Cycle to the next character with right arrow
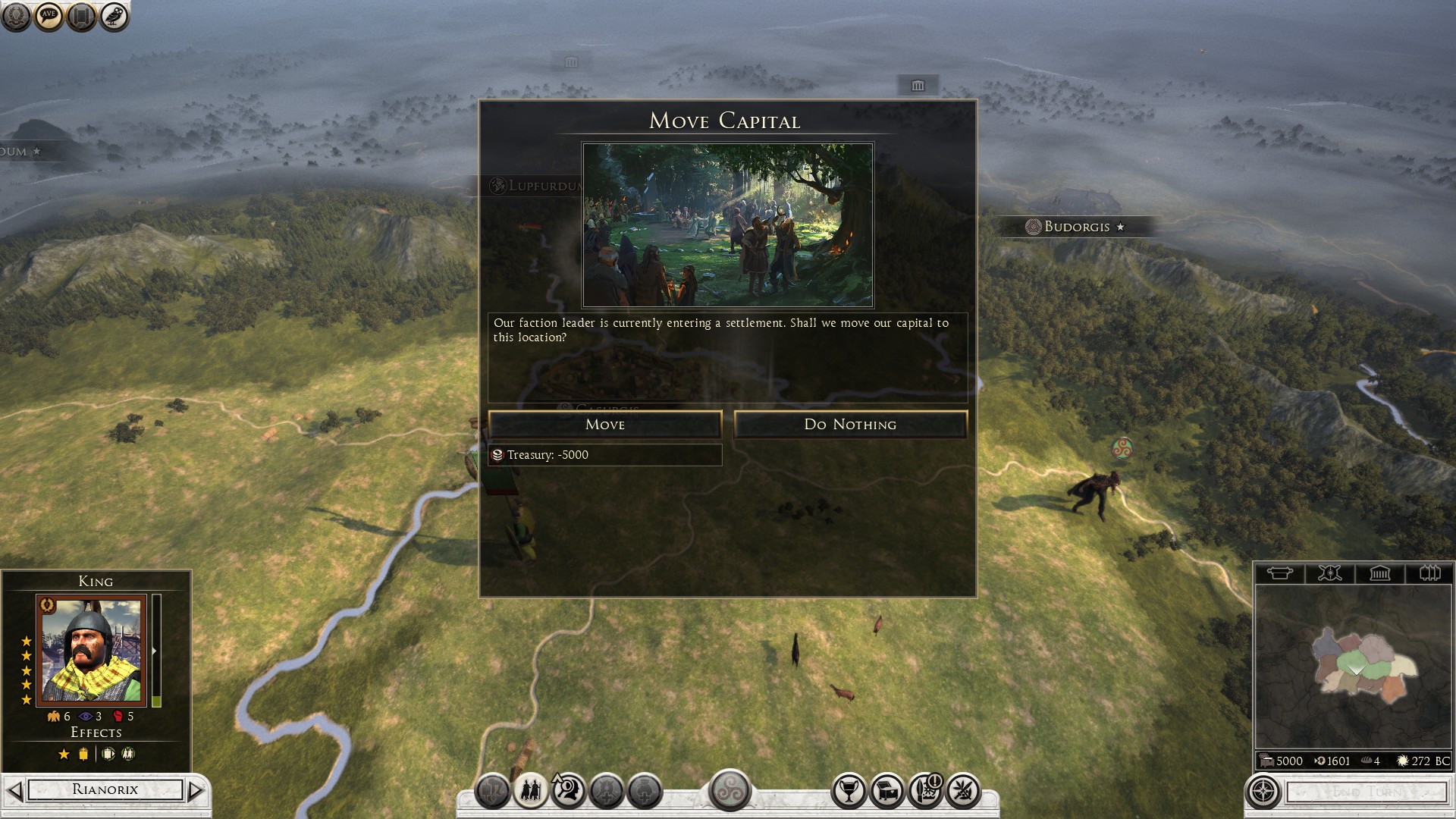Image resolution: width=1456 pixels, height=819 pixels. click(196, 790)
